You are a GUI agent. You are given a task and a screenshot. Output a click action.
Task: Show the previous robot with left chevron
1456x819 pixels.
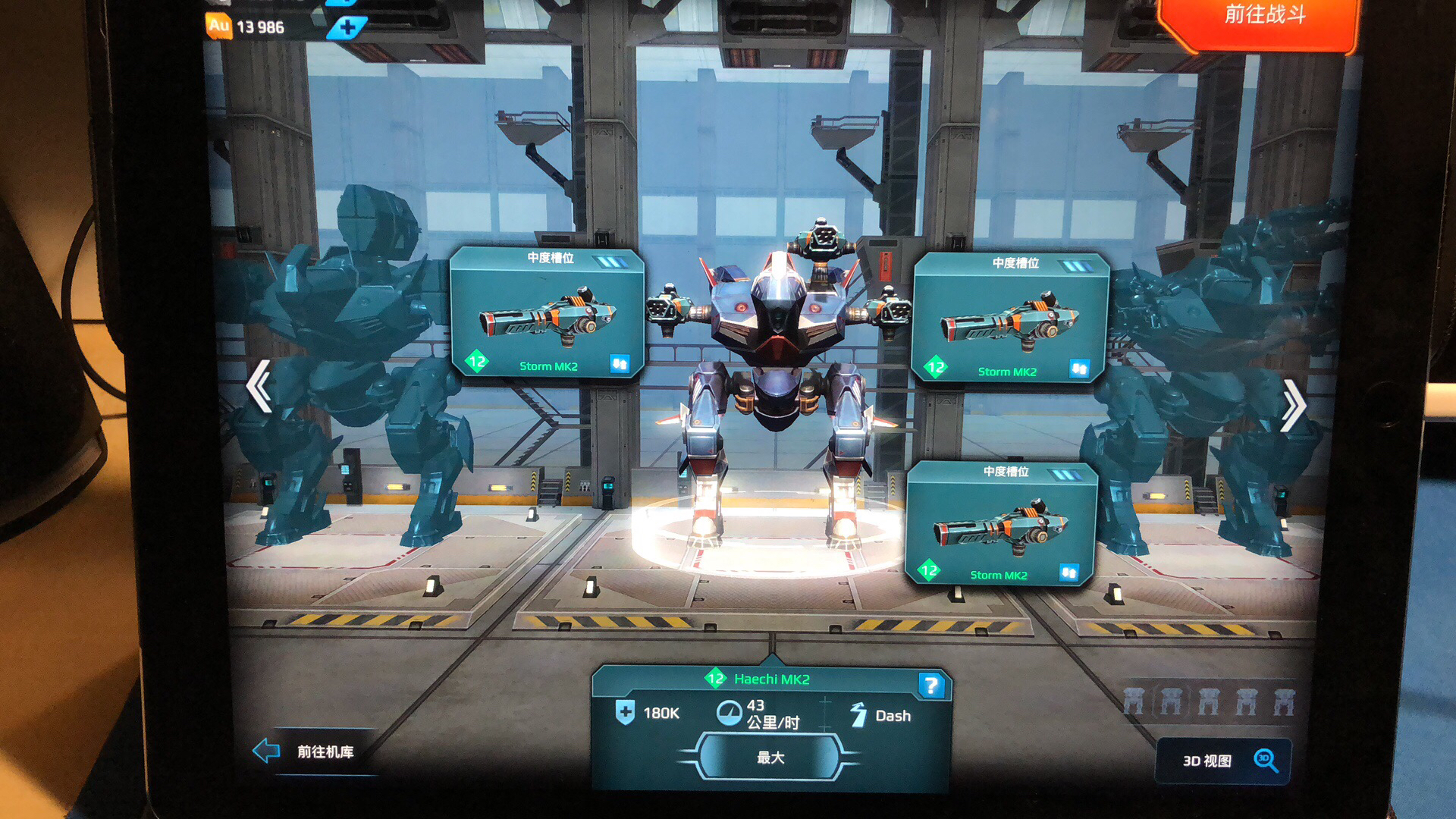tap(259, 386)
